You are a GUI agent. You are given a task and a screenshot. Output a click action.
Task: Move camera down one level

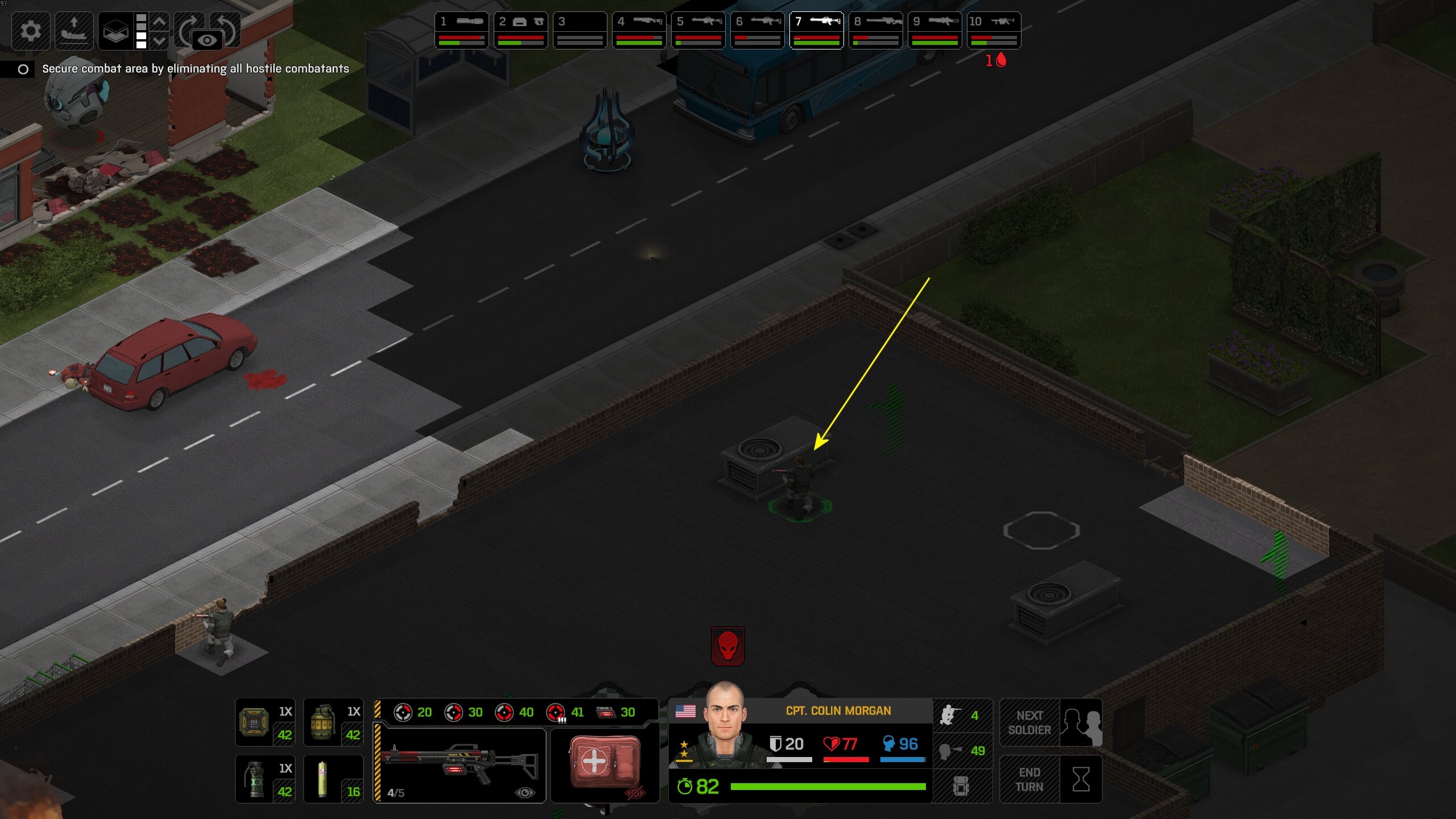tap(160, 40)
